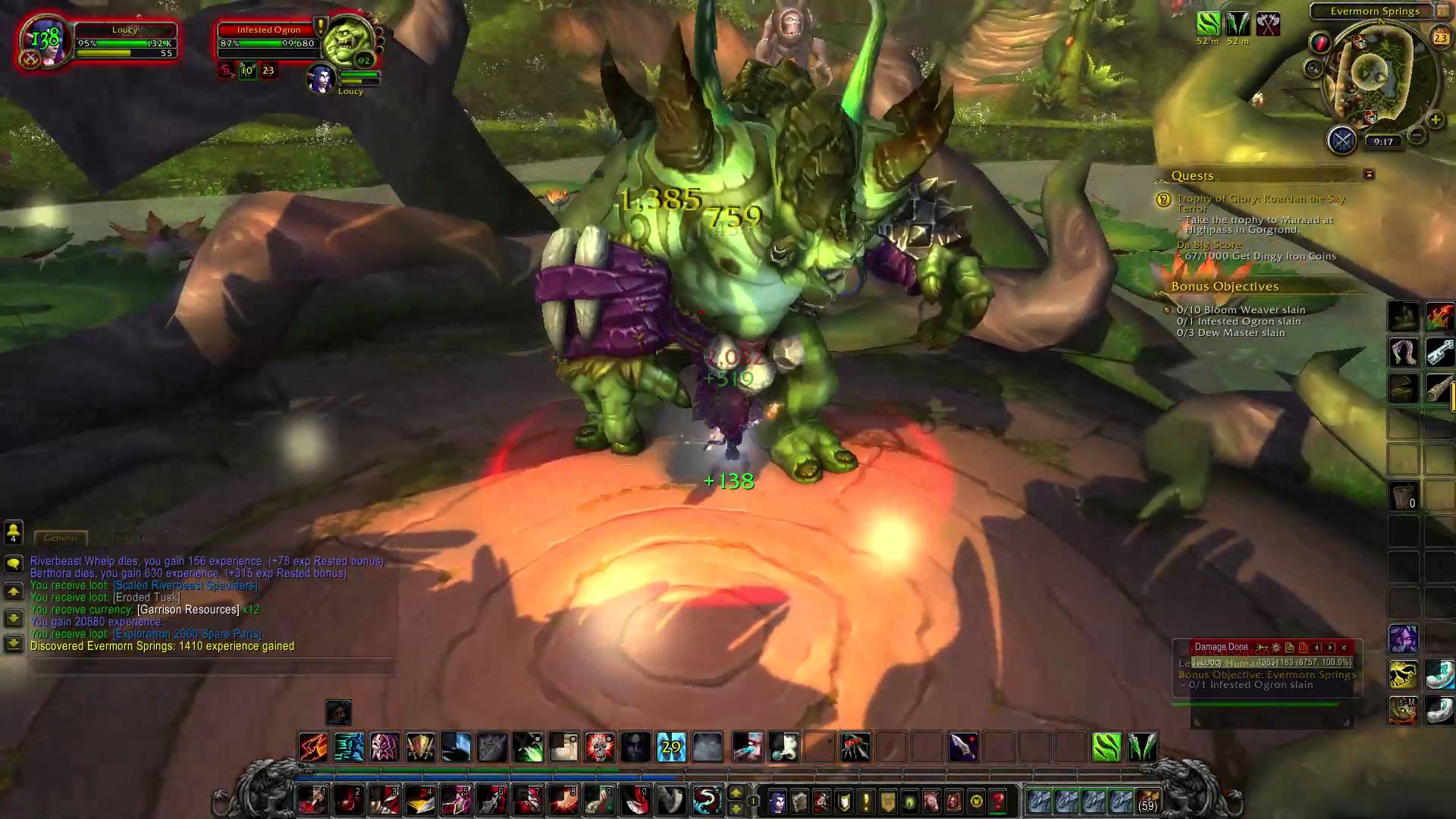Image resolution: width=1456 pixels, height=819 pixels.
Task: Select the Trophy of Glory quest entry
Action: [1260, 201]
